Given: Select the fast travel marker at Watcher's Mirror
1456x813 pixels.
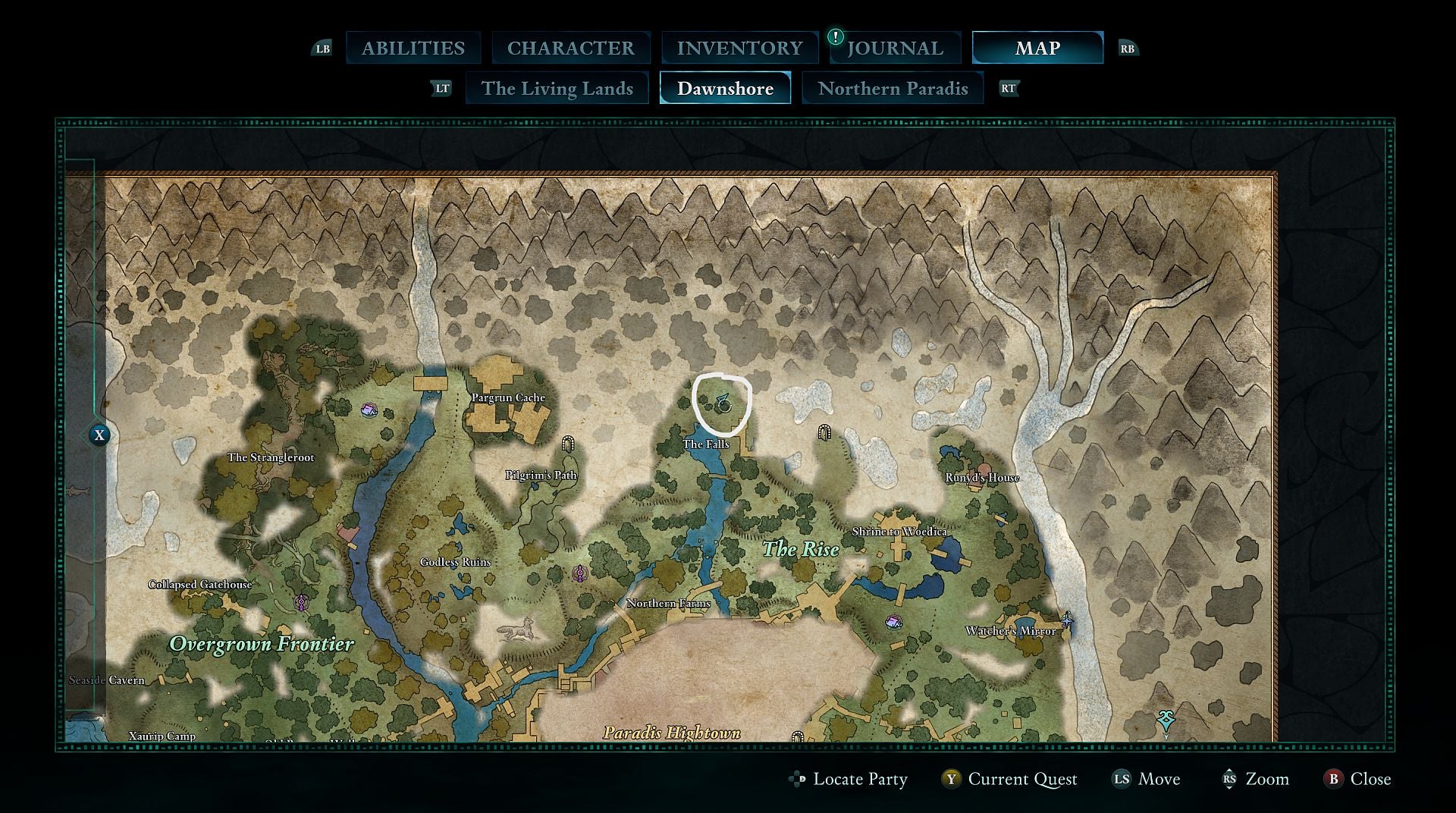Looking at the screenshot, I should (x=1067, y=620).
